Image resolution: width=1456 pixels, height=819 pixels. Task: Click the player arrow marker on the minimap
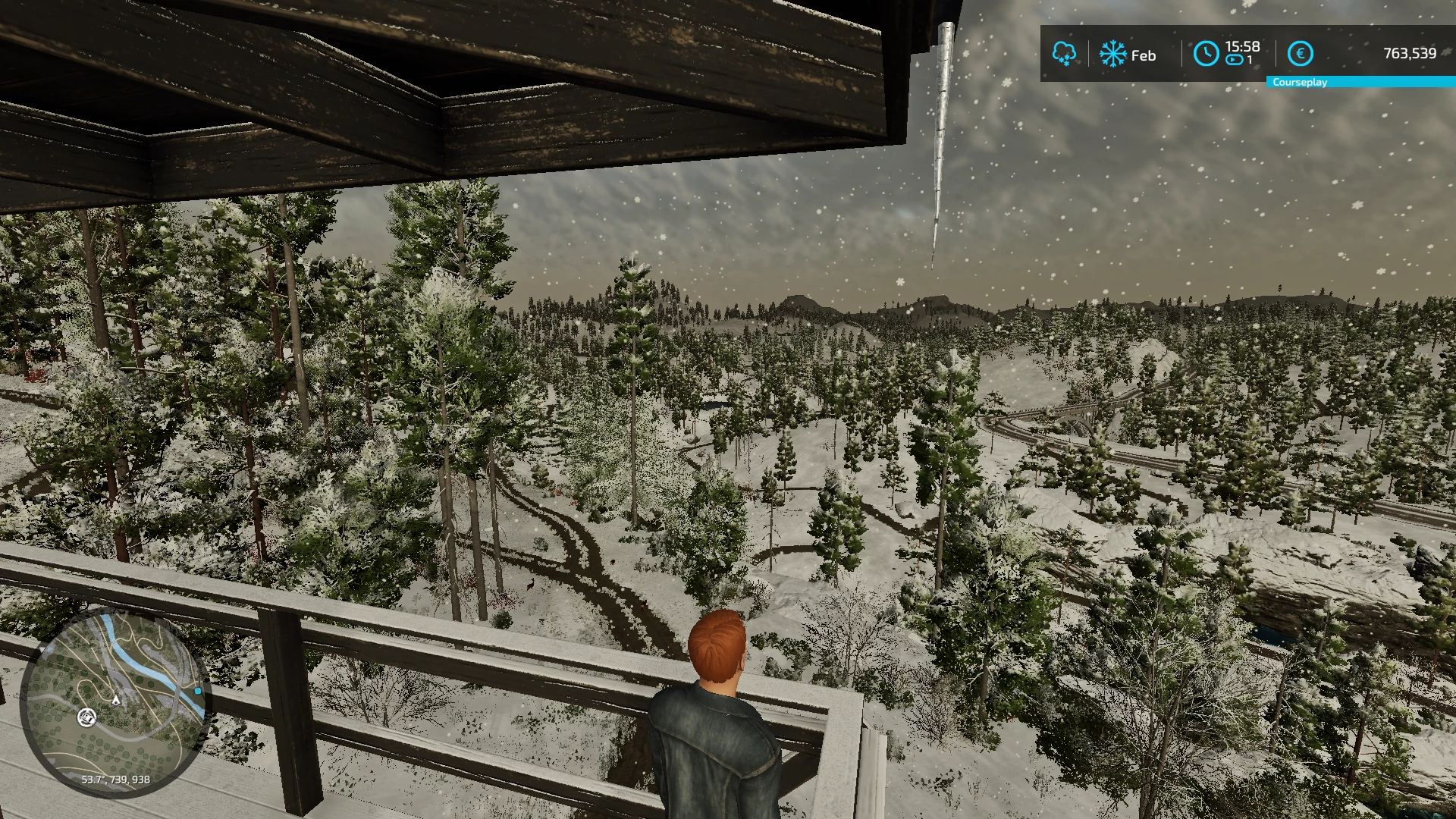point(116,701)
